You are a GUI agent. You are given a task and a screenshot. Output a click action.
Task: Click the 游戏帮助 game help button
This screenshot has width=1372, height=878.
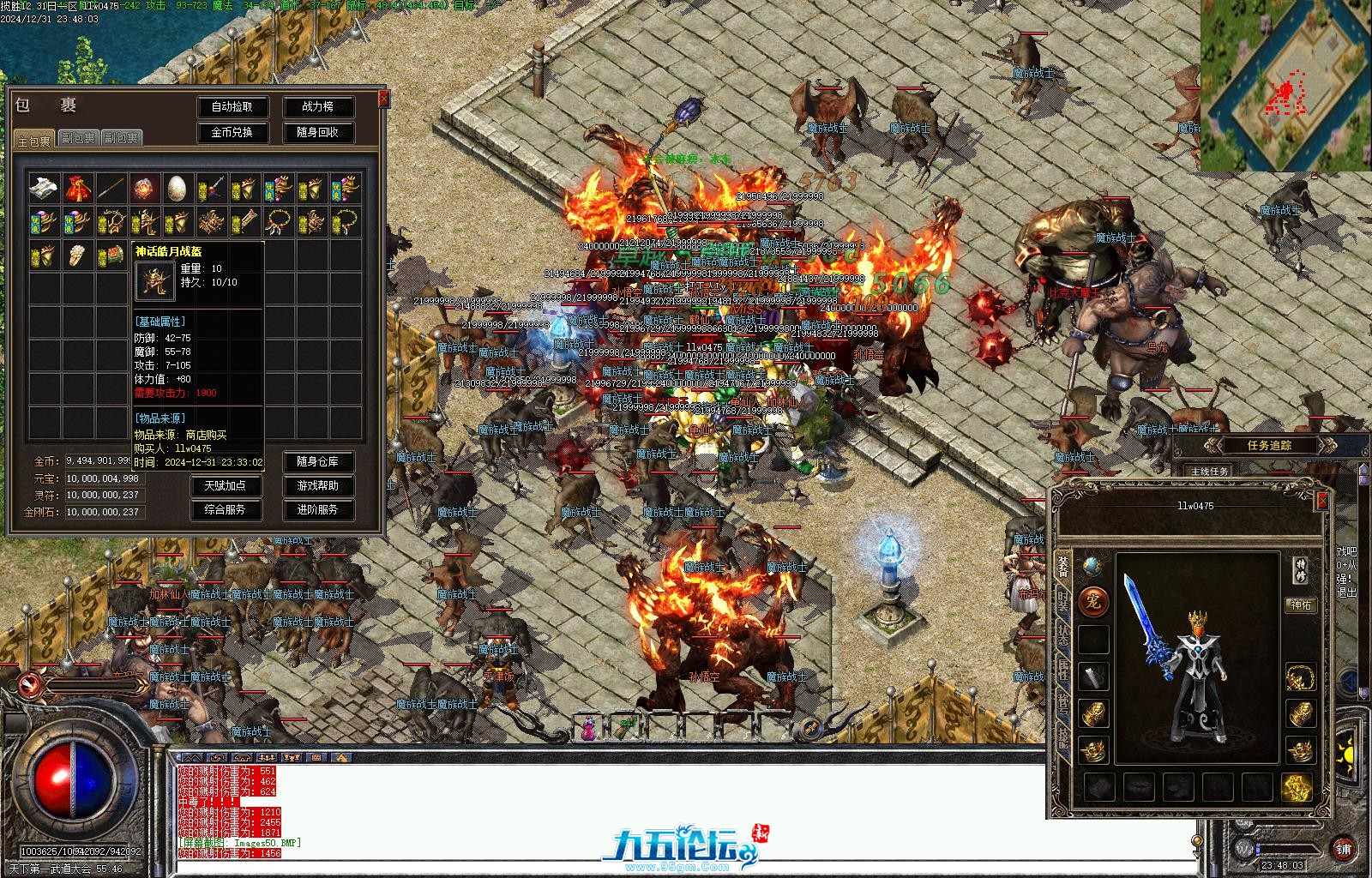(x=317, y=485)
